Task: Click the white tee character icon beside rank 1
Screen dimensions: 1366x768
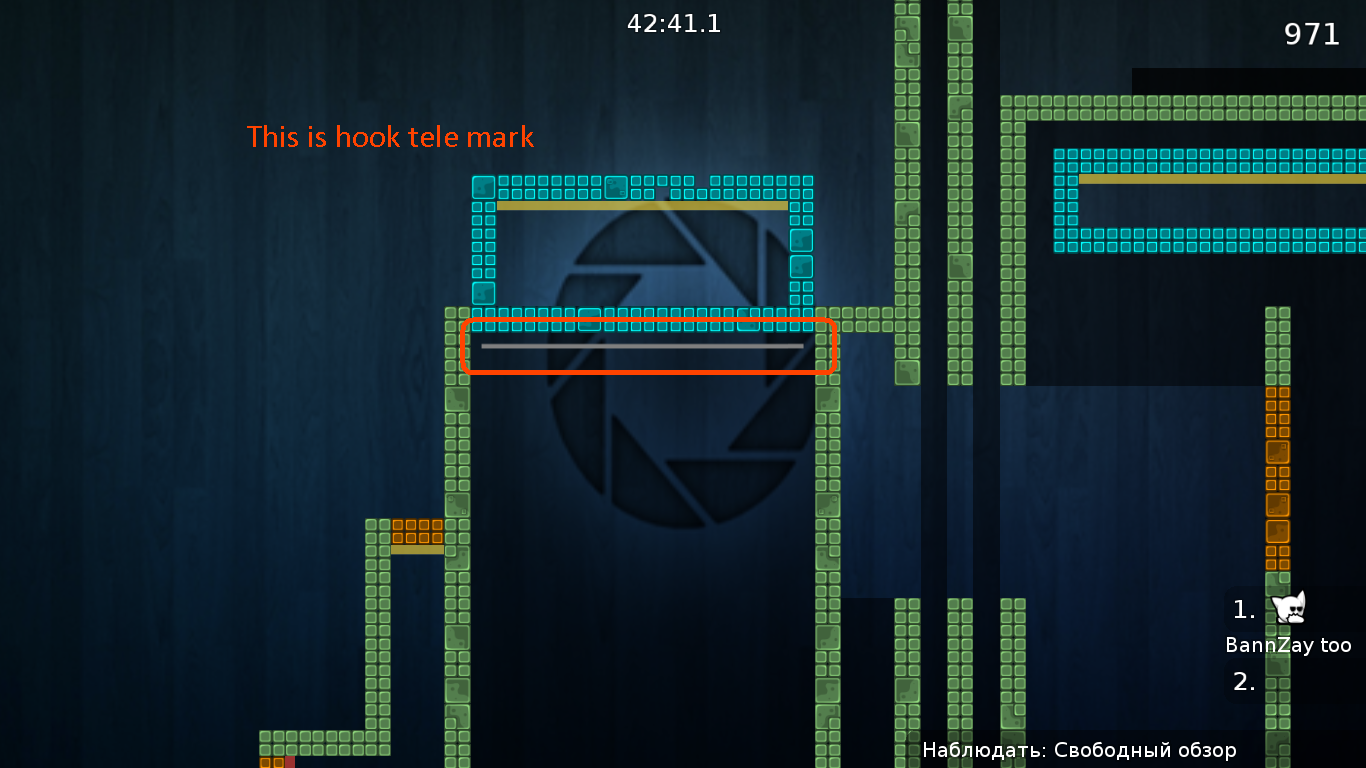Action: [x=1288, y=609]
